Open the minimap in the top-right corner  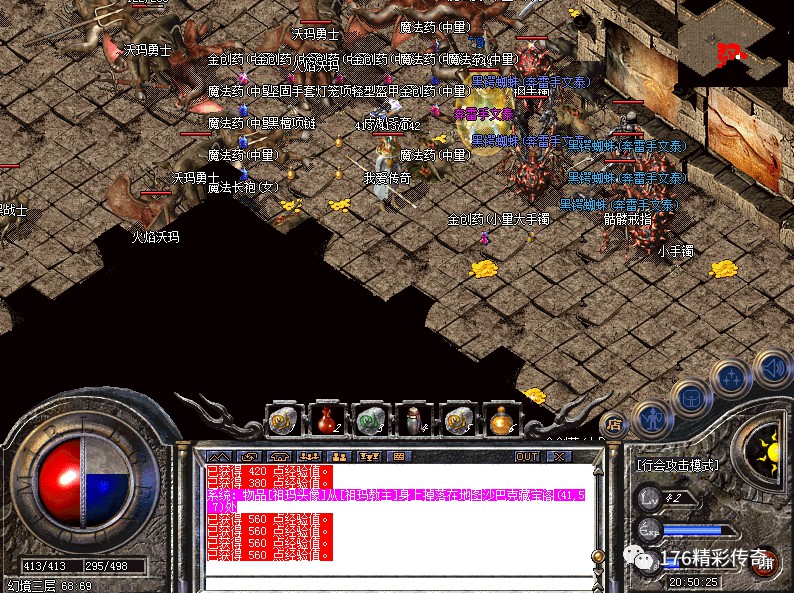736,40
